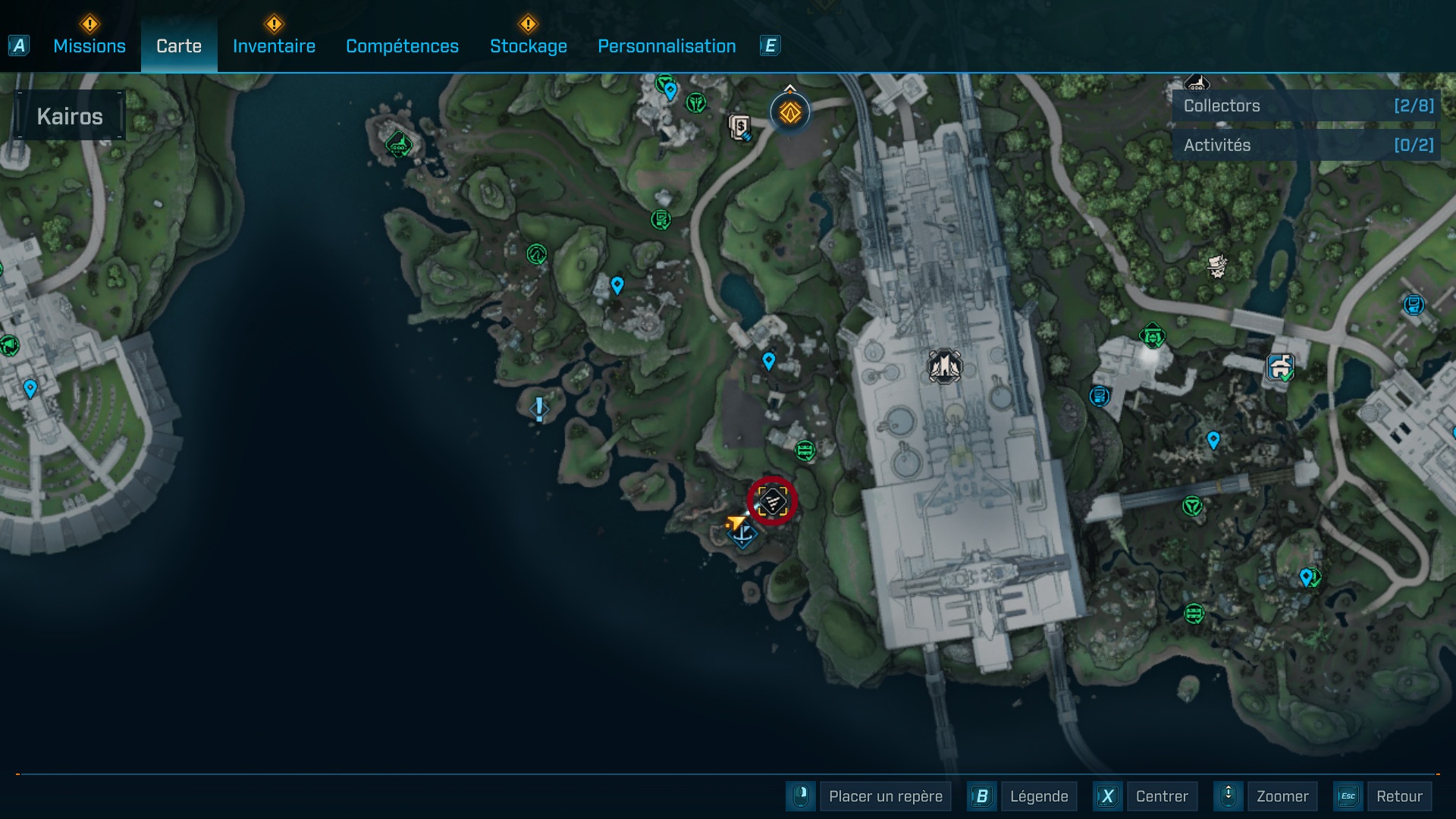Click the vendor dollar-book icon on the map

coord(739,127)
